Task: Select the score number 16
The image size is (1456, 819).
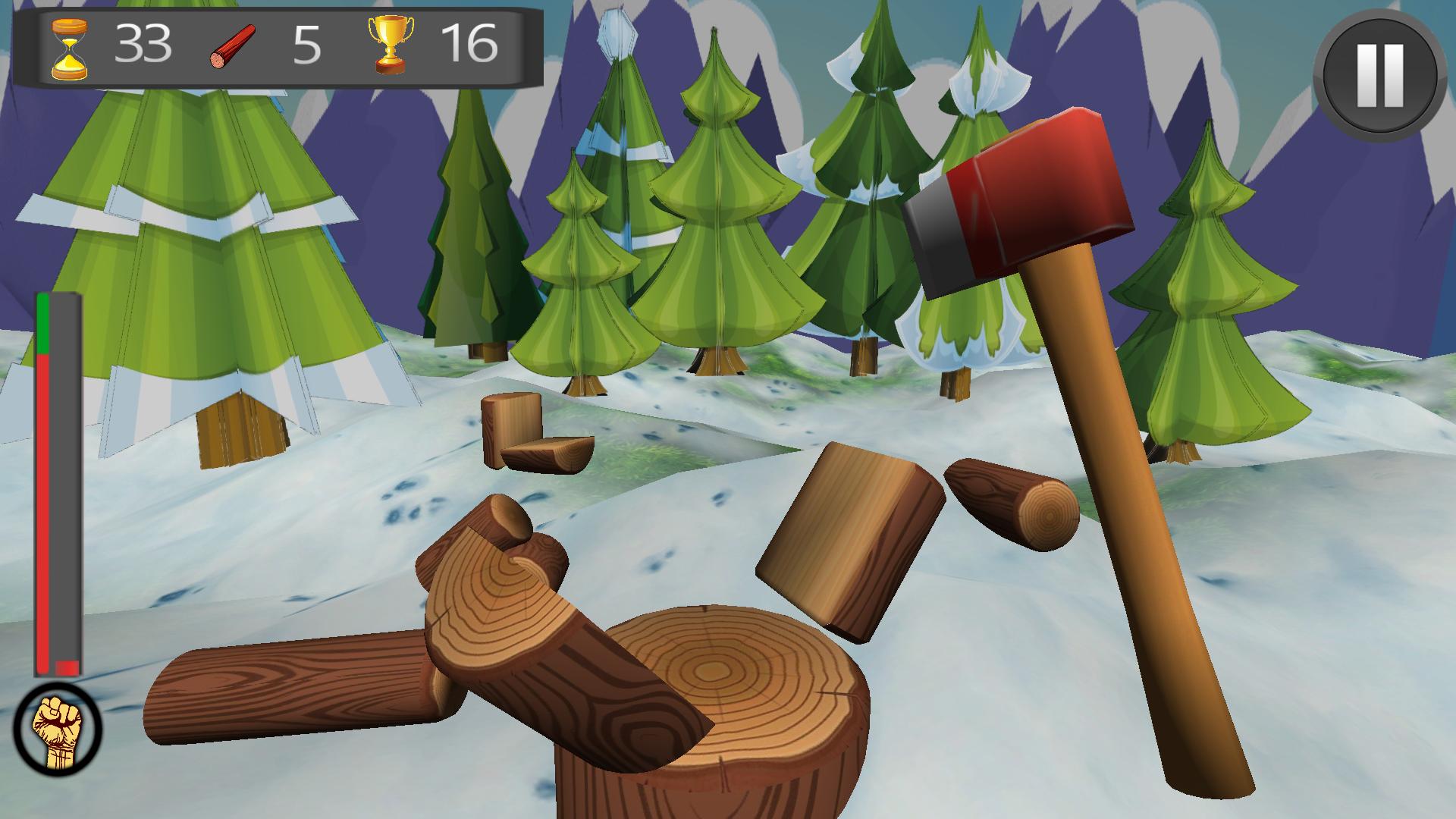Action: (x=470, y=45)
